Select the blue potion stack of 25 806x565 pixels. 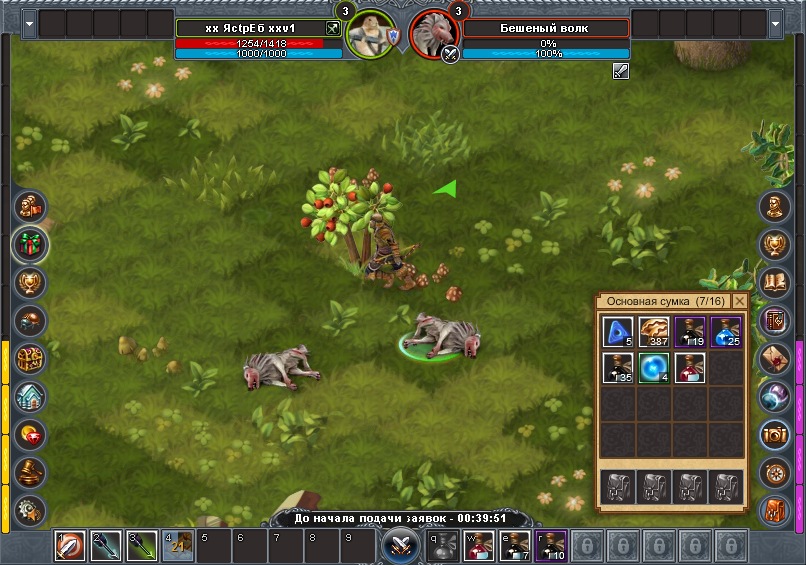point(726,331)
